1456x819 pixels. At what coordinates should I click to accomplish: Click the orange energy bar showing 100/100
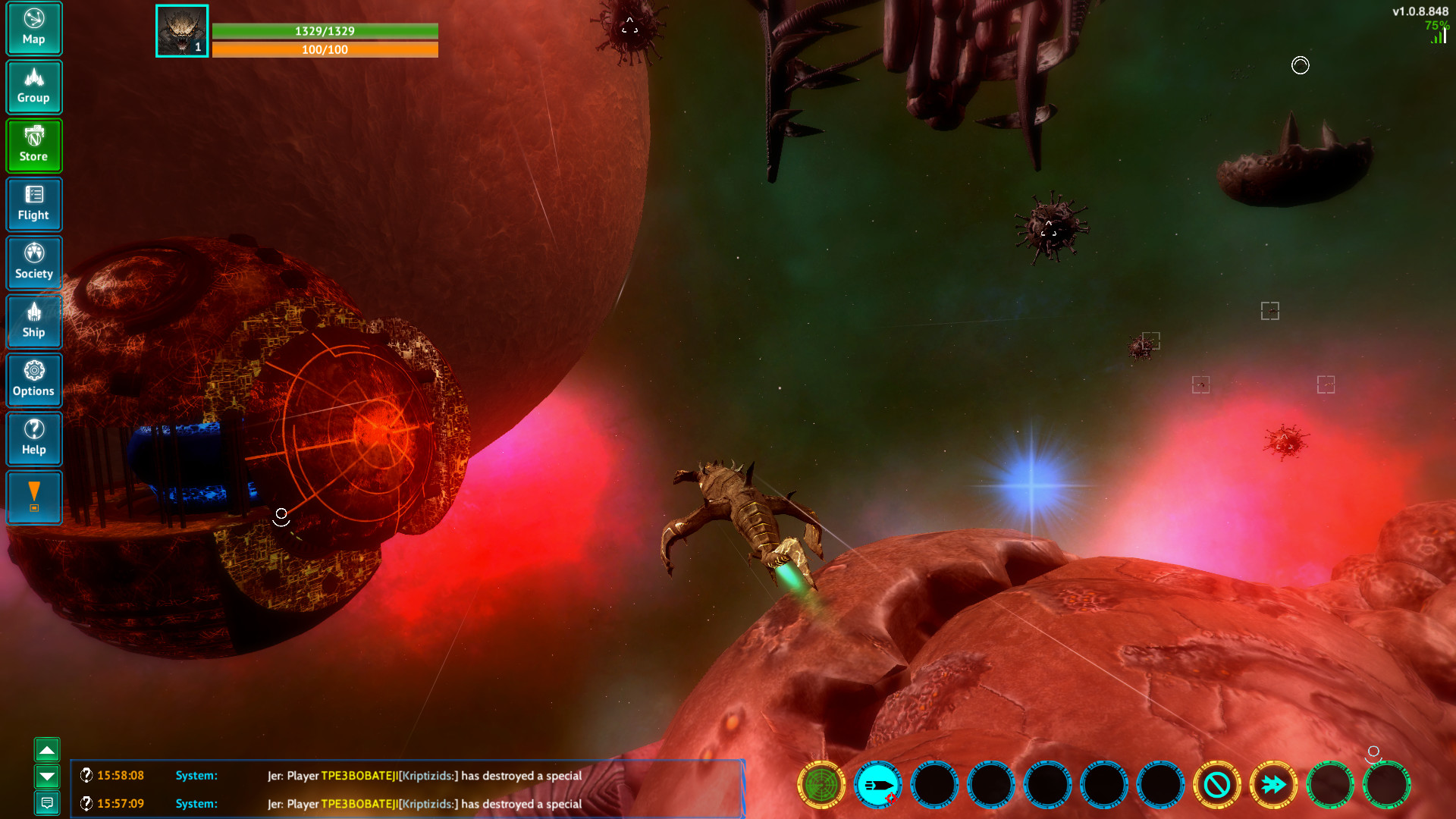(x=326, y=50)
